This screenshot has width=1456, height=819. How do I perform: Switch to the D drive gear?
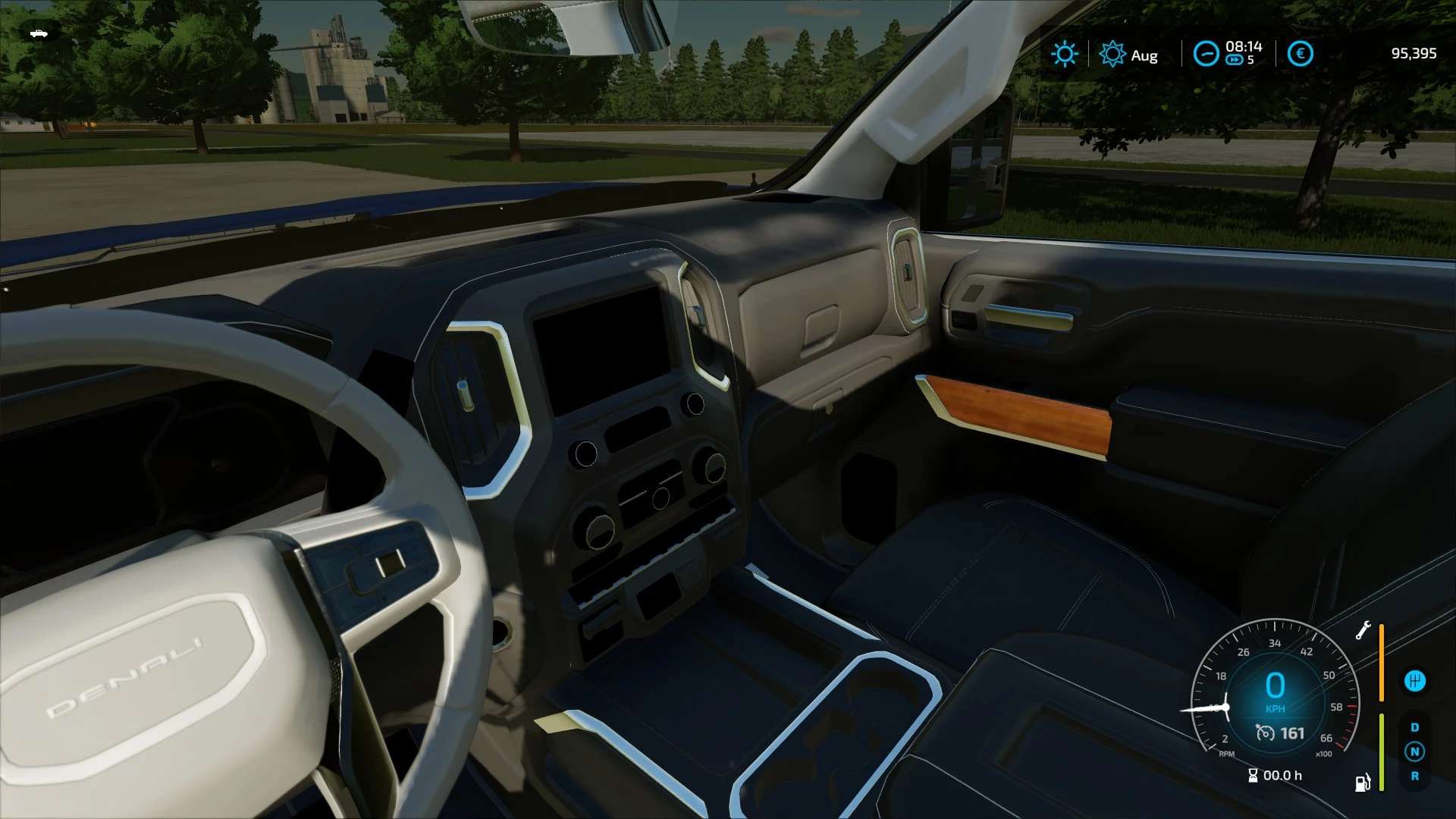1414,727
